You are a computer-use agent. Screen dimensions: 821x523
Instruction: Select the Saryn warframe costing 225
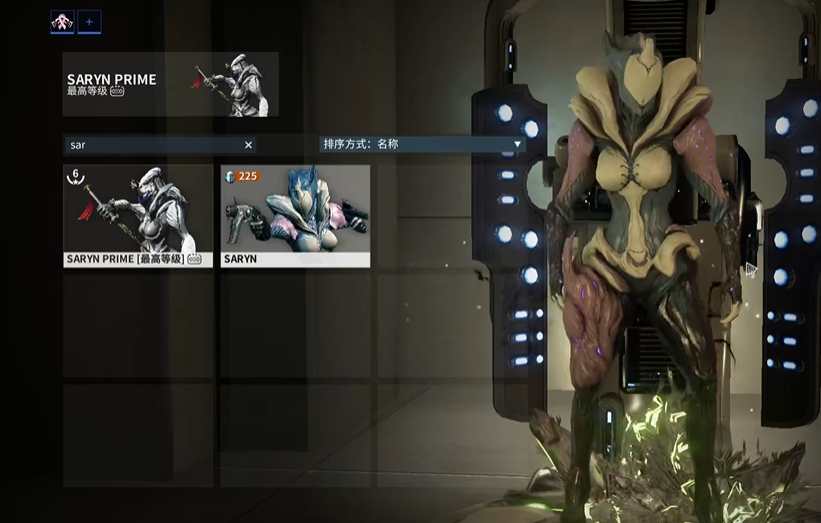[295, 216]
